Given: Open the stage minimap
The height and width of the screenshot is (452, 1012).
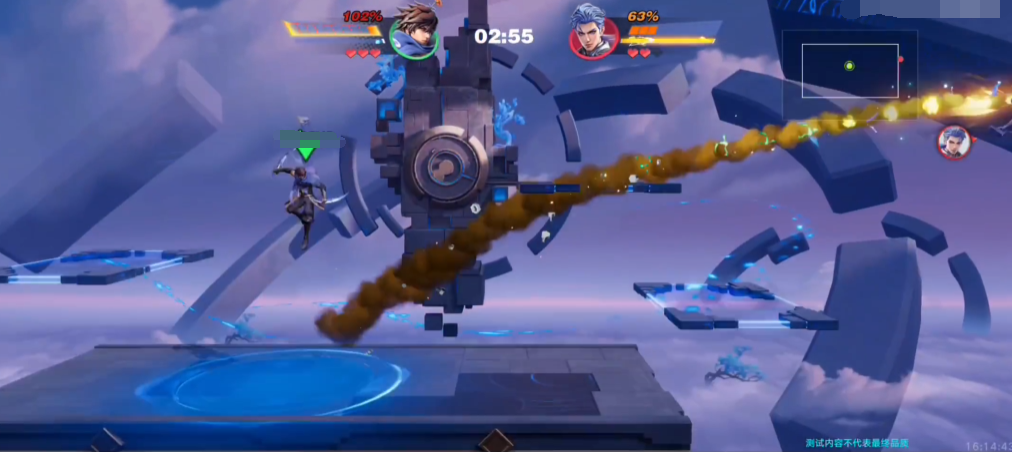Looking at the screenshot, I should 849,68.
